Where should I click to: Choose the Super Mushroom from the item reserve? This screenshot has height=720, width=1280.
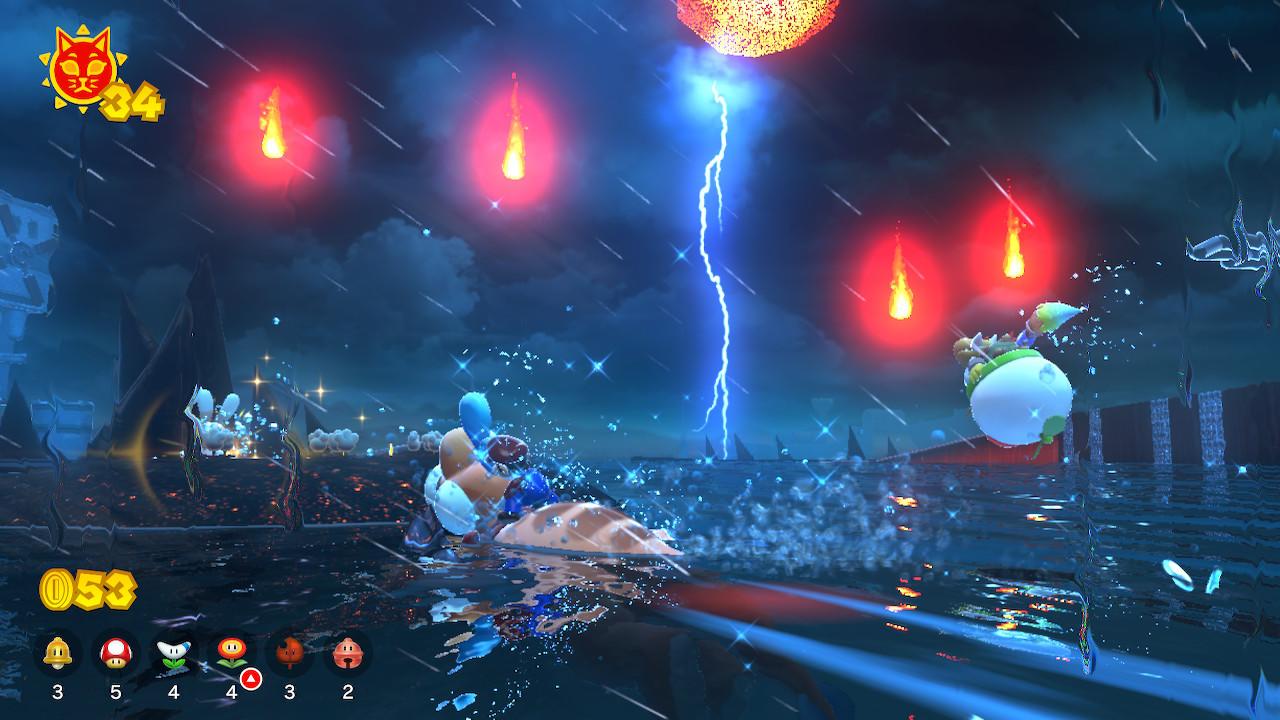(115, 654)
